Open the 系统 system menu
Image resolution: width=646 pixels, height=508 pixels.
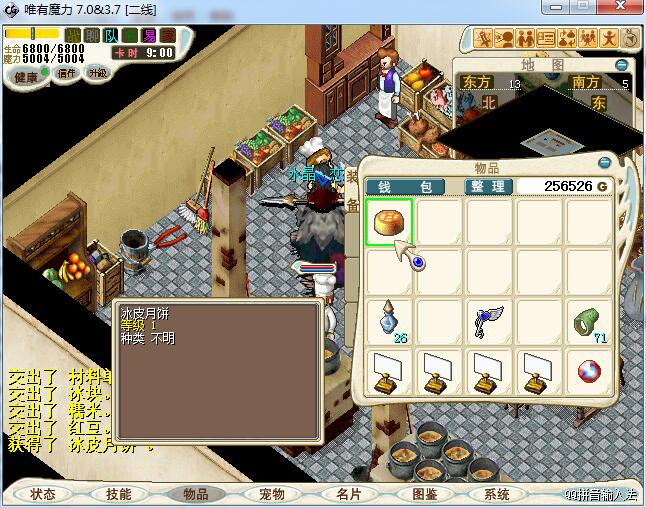point(497,494)
